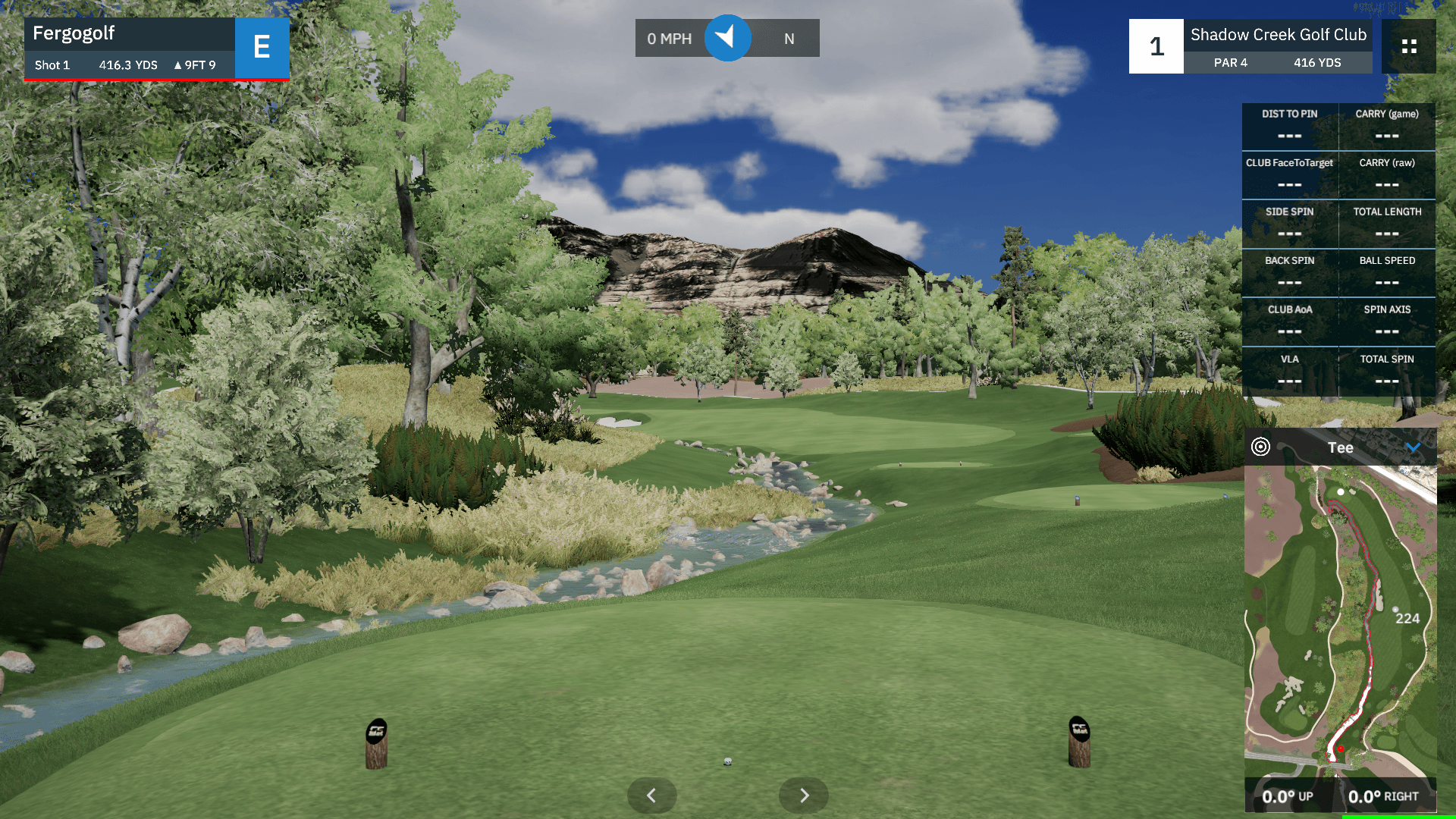Click the blue wind direction compass arrow

(x=727, y=38)
